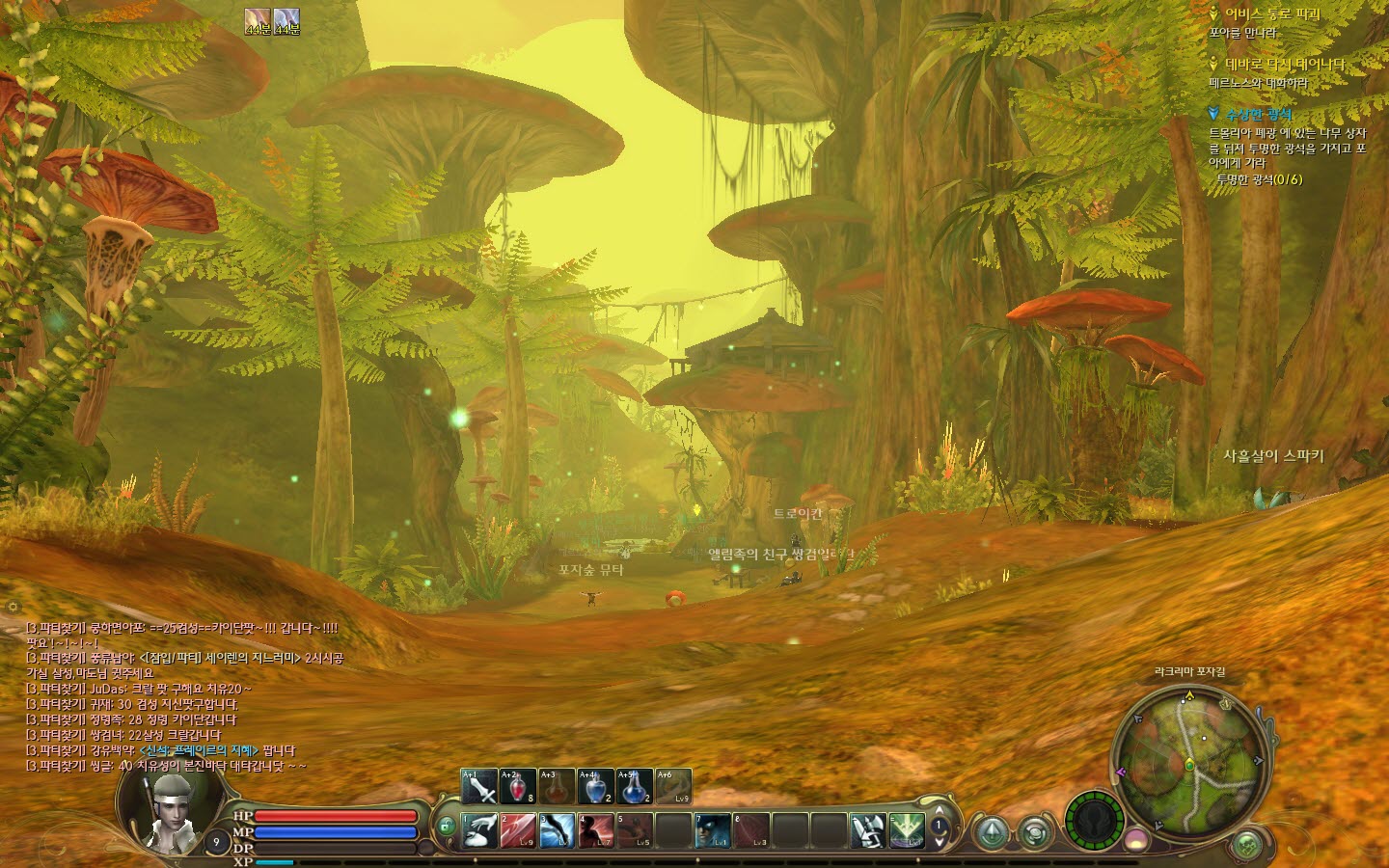Open the '수상한 광석' quest tracker entry
The width and height of the screenshot is (1389, 868).
[x=1259, y=114]
